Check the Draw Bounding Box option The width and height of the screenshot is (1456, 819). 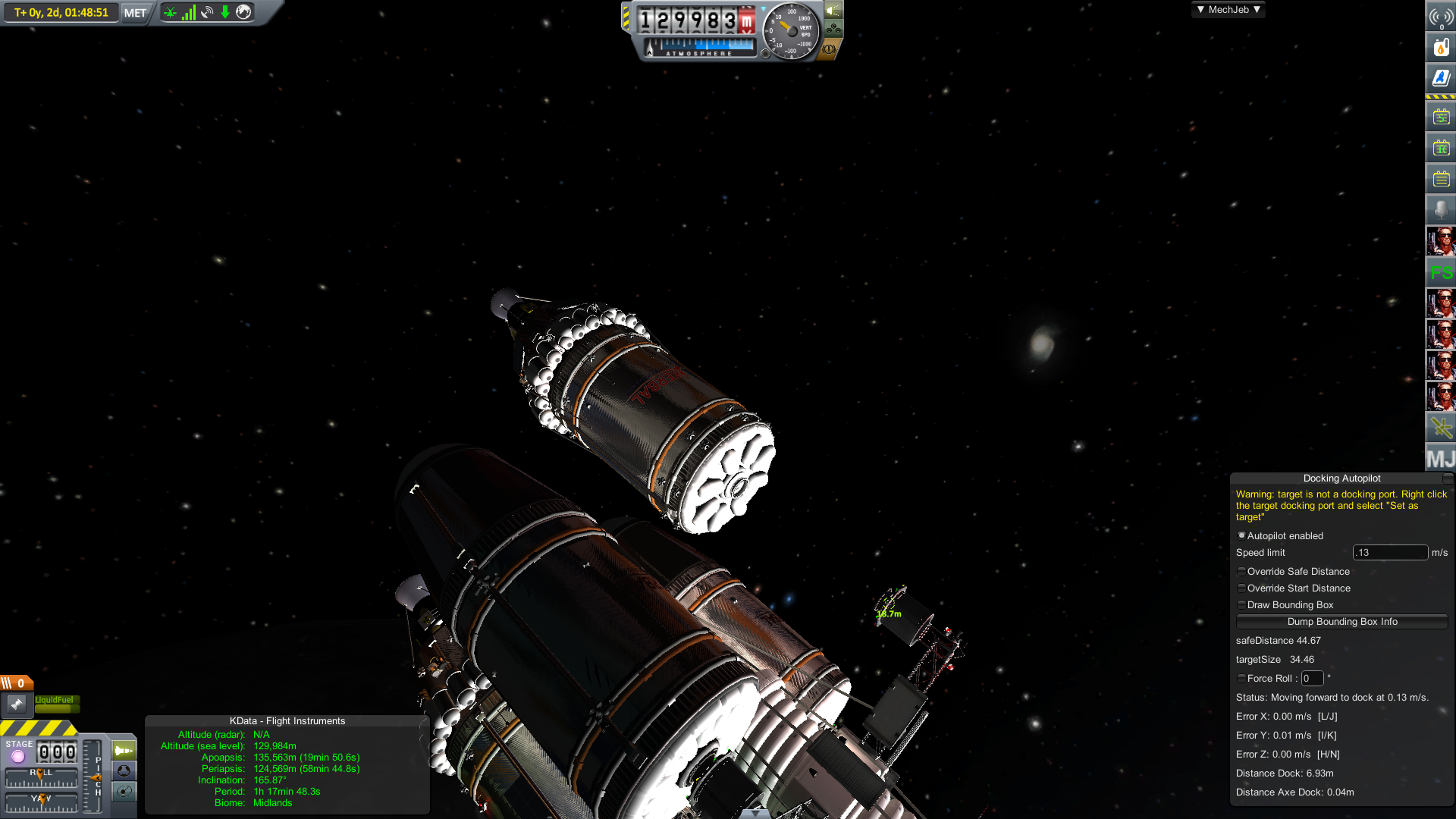pos(1241,605)
